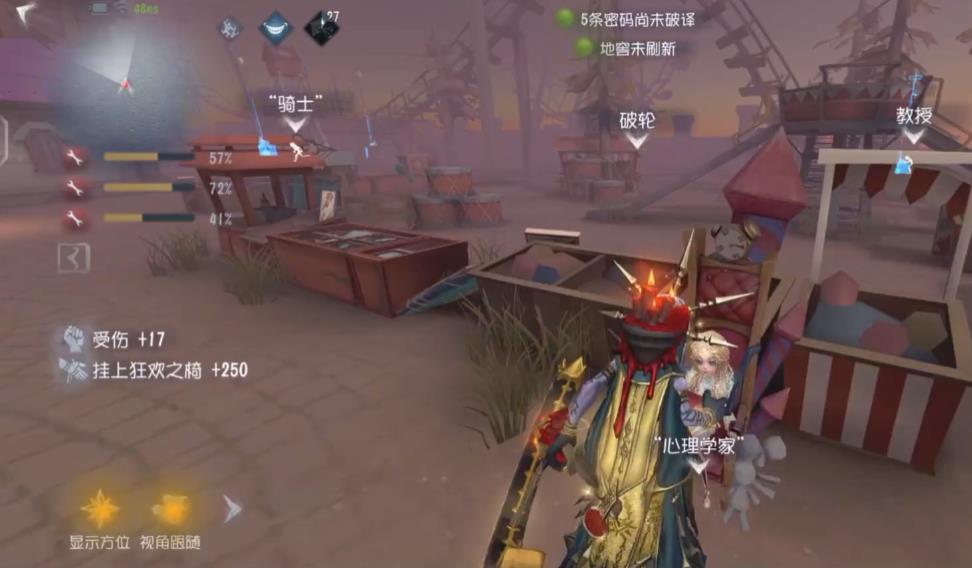The height and width of the screenshot is (568, 972).
Task: Toggle the 显示方位 direction display button
Action: 99,510
